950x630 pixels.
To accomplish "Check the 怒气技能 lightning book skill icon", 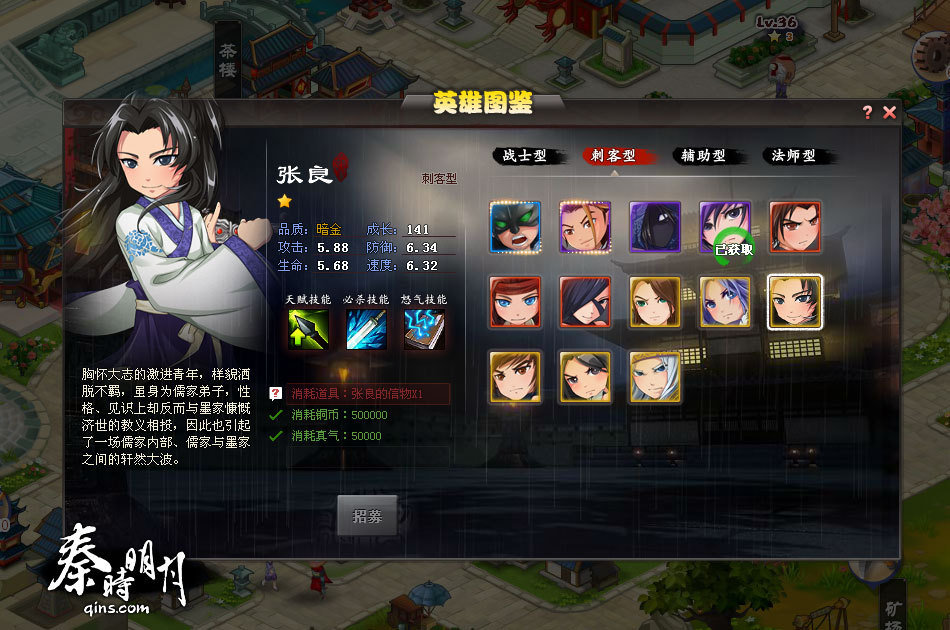I will 424,329.
